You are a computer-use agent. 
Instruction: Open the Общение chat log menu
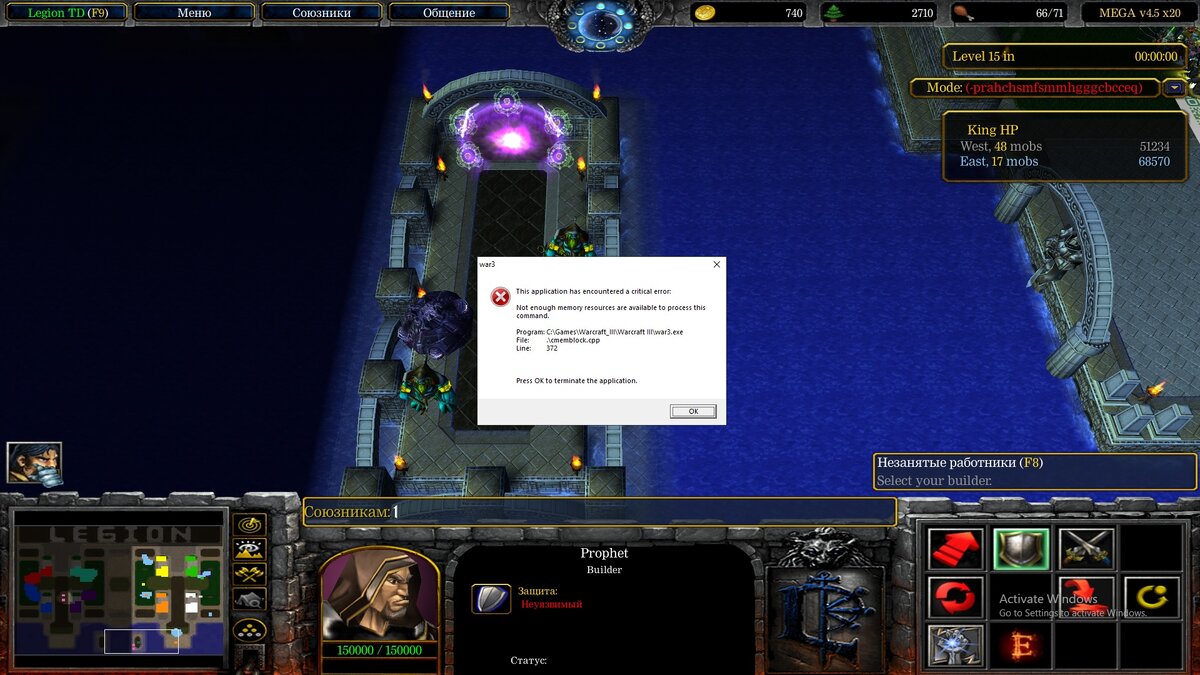coord(449,13)
